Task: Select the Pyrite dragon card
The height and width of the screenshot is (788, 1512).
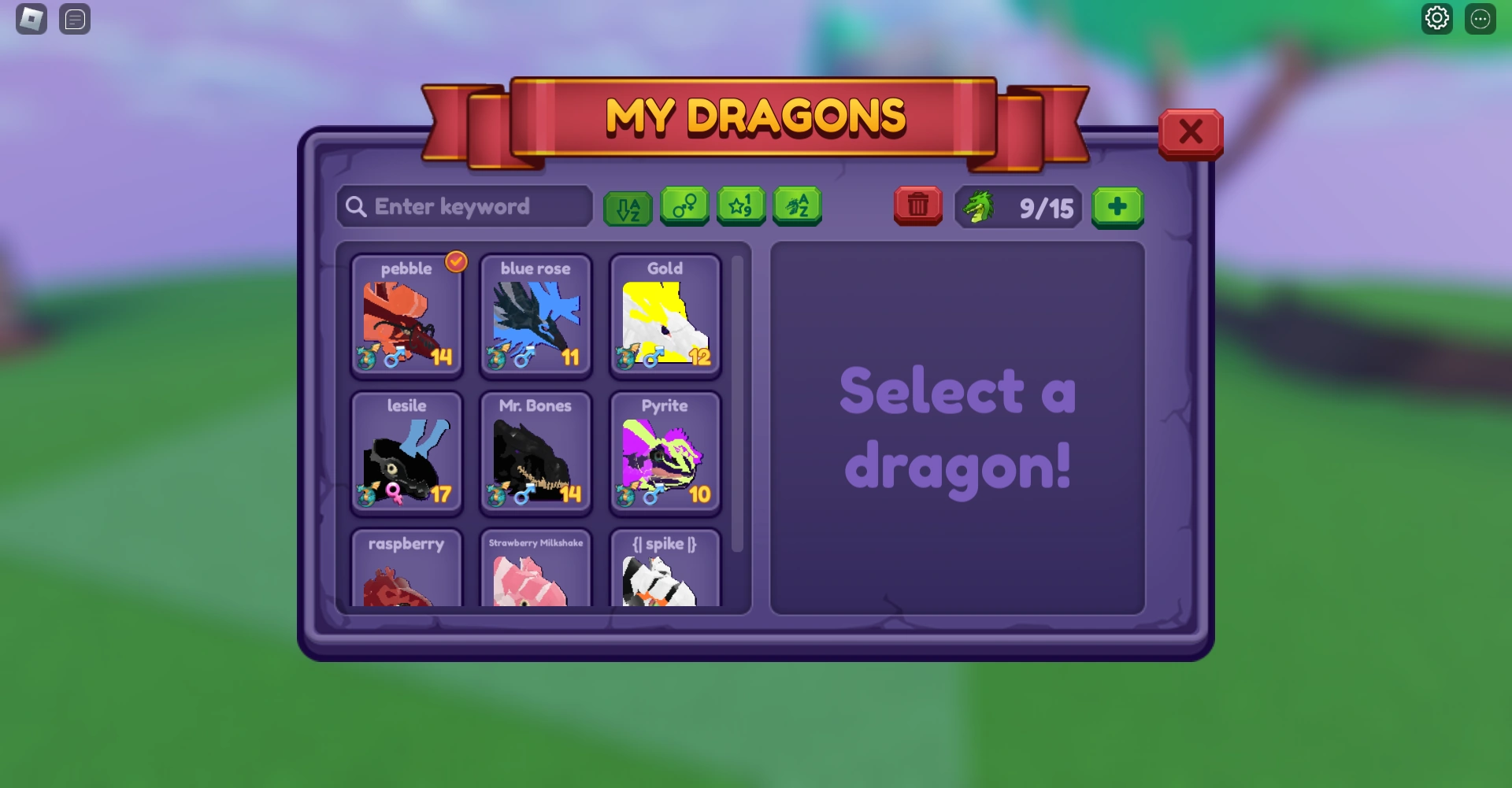Action: pos(665,453)
